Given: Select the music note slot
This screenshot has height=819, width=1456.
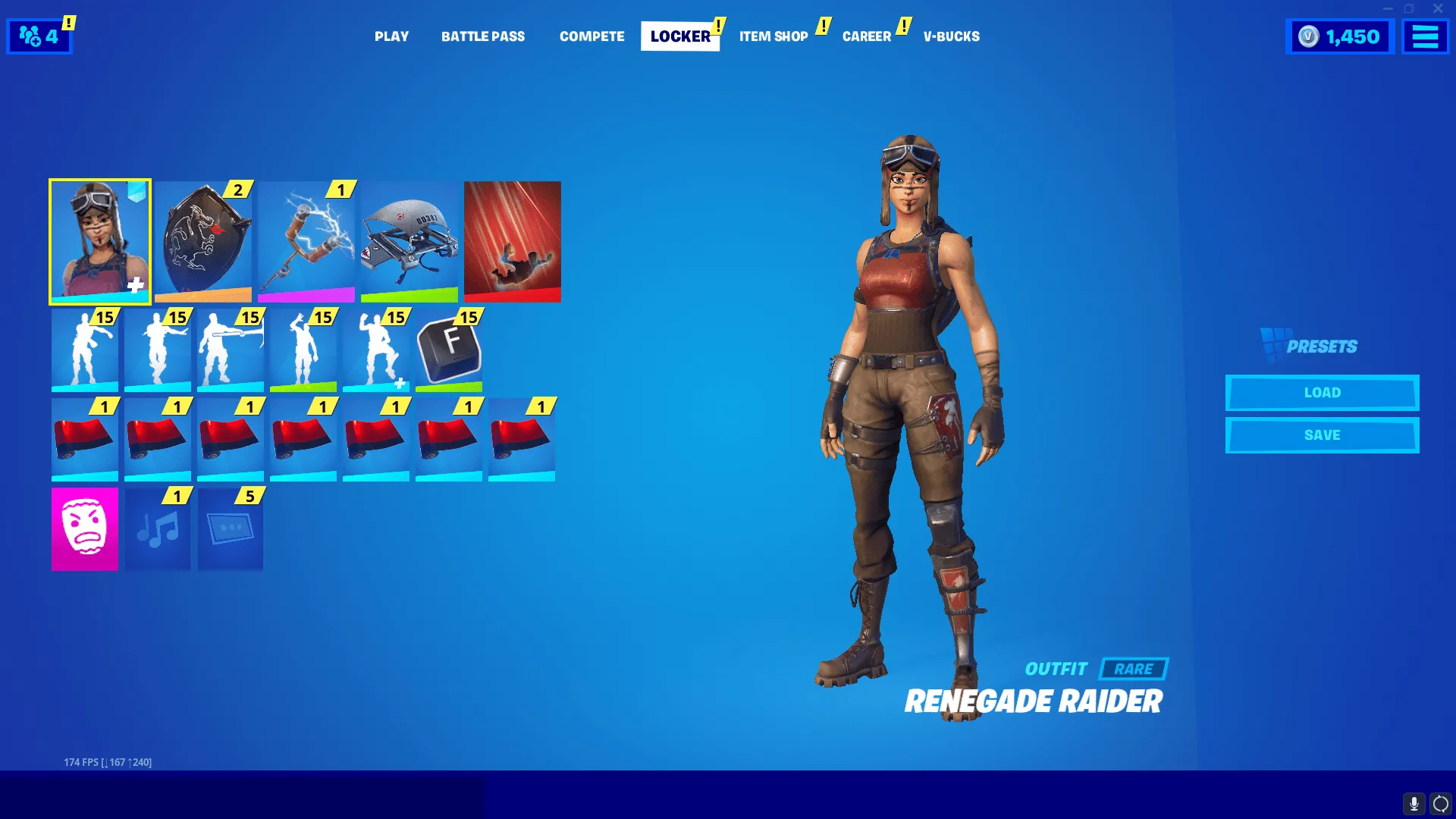Looking at the screenshot, I should [x=158, y=529].
